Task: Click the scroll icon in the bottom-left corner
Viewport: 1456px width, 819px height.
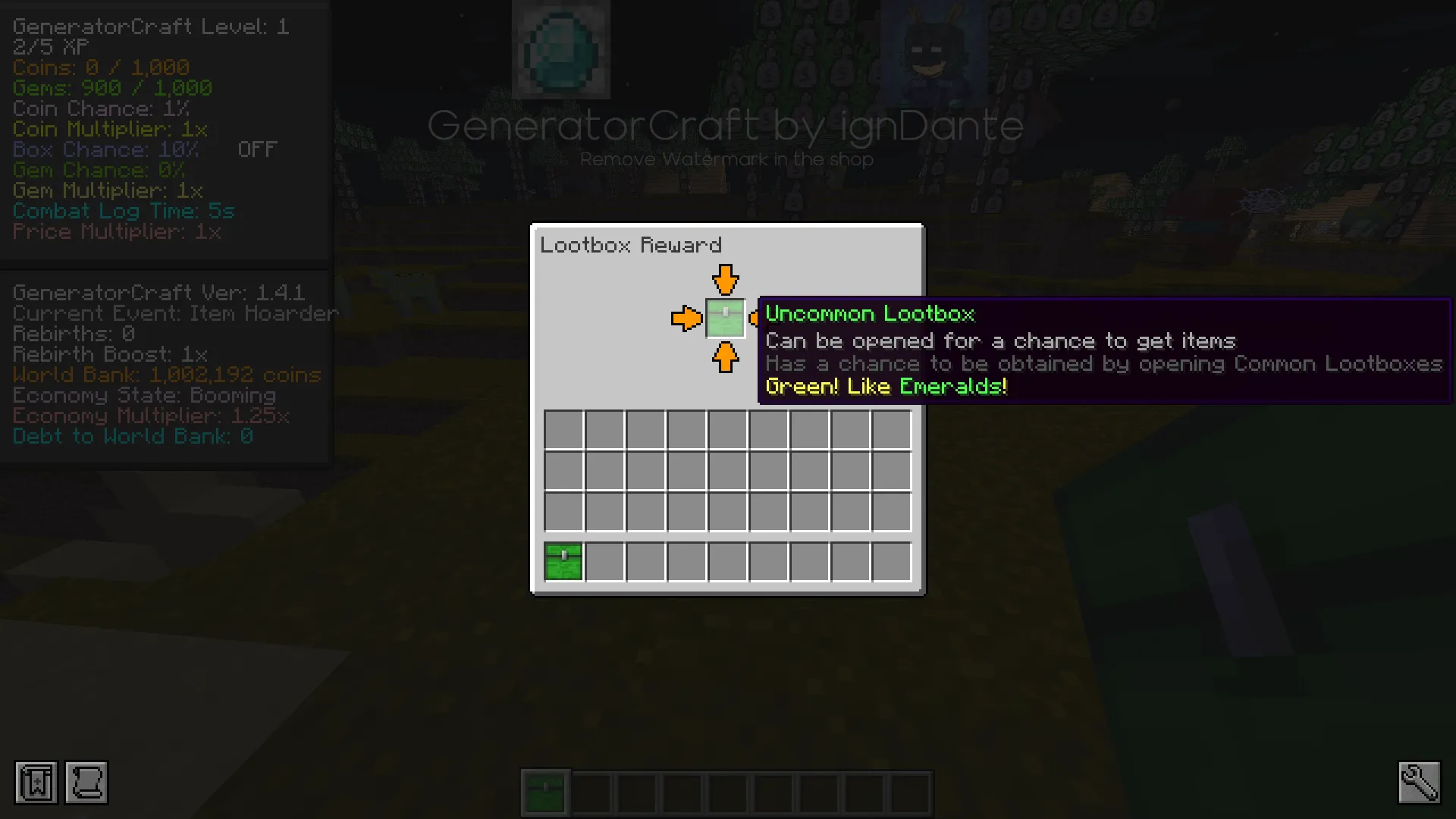Action: click(x=86, y=783)
